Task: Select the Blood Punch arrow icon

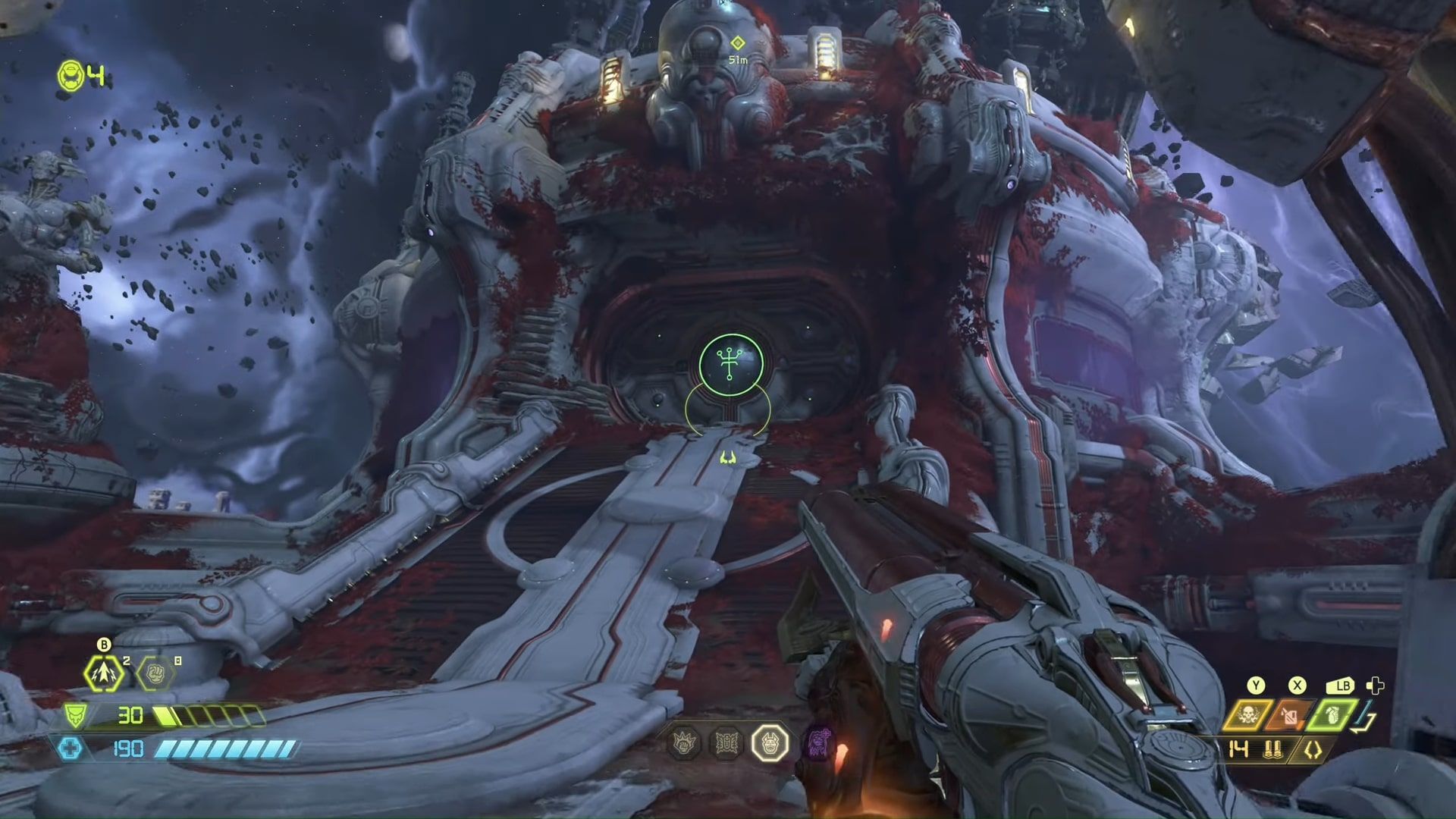Action: [104, 673]
